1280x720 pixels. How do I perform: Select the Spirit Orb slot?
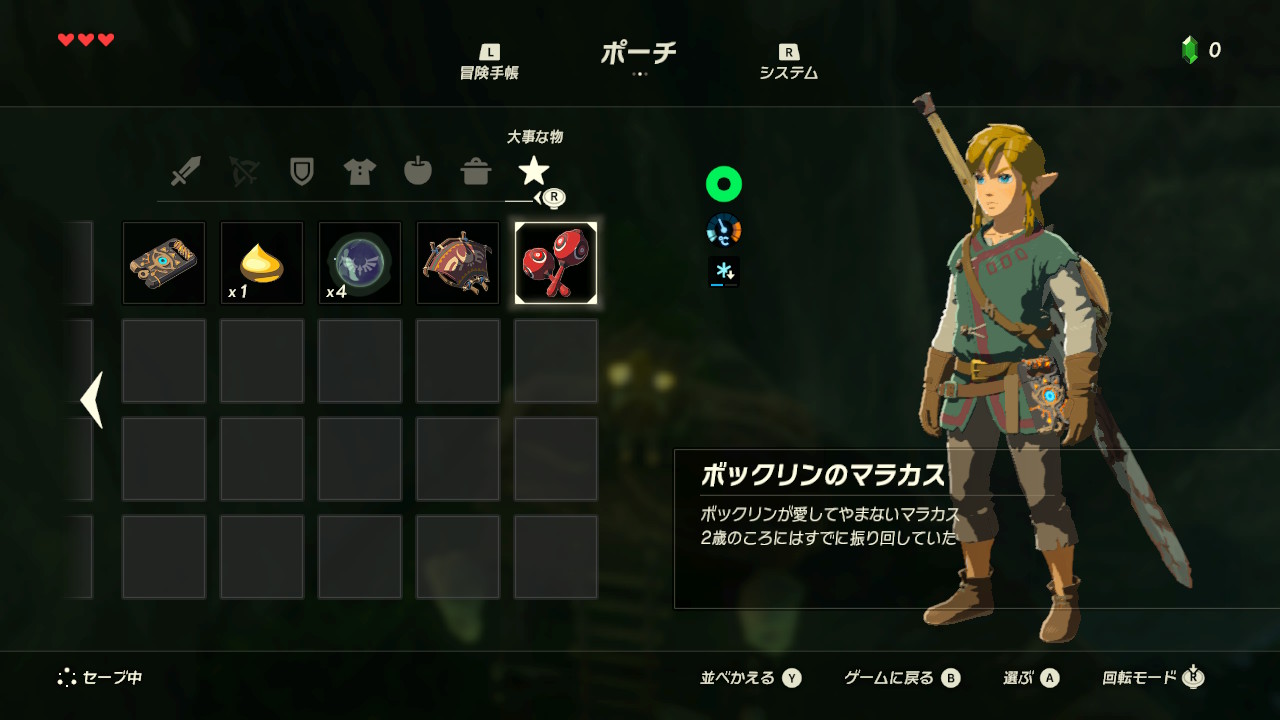tap(359, 263)
